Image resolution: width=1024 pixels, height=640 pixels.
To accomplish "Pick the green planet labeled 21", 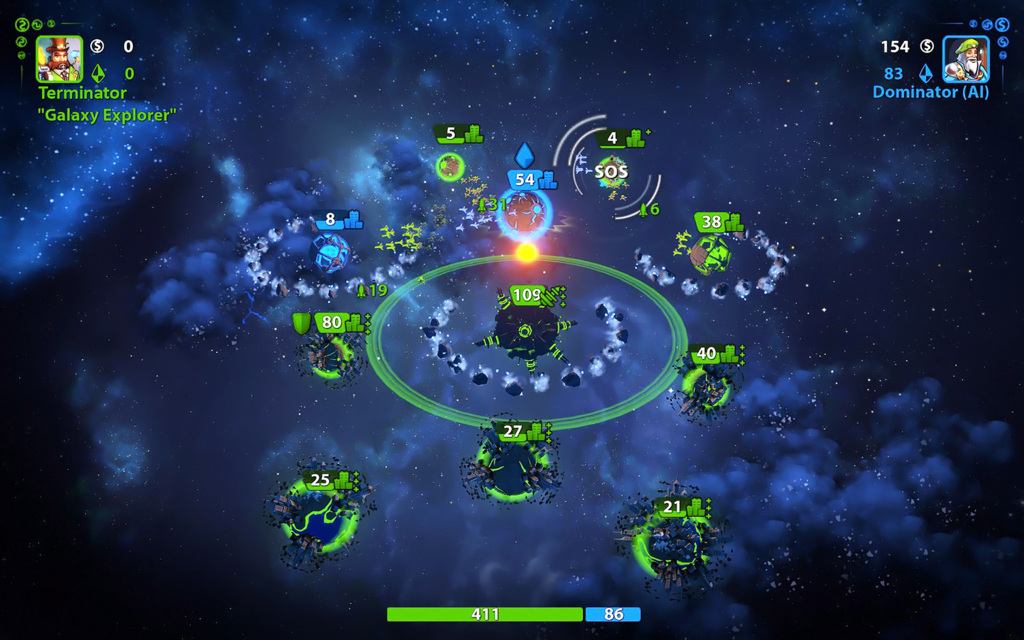I will tap(671, 543).
